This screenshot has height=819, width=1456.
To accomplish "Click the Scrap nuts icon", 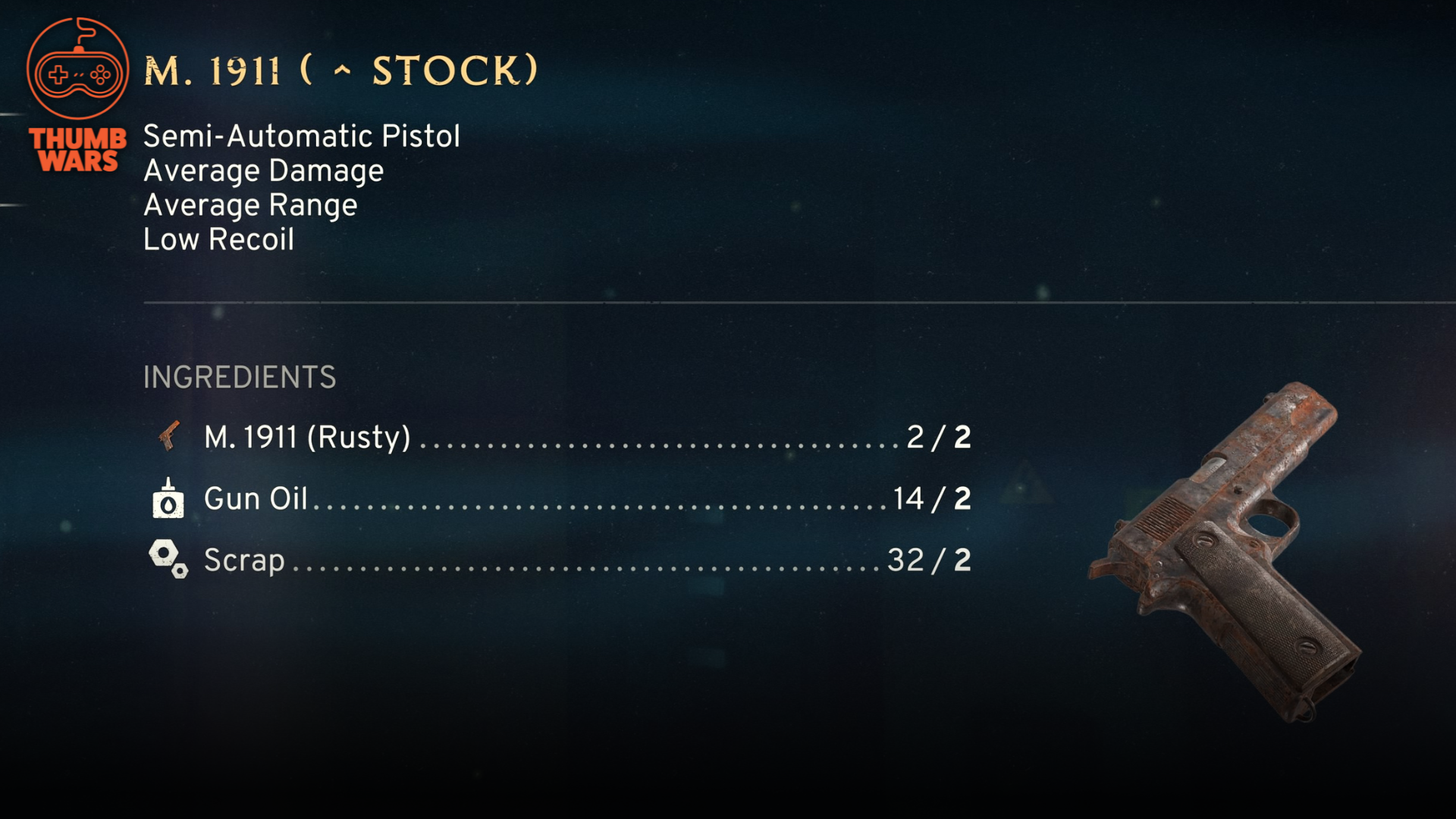I will (168, 559).
